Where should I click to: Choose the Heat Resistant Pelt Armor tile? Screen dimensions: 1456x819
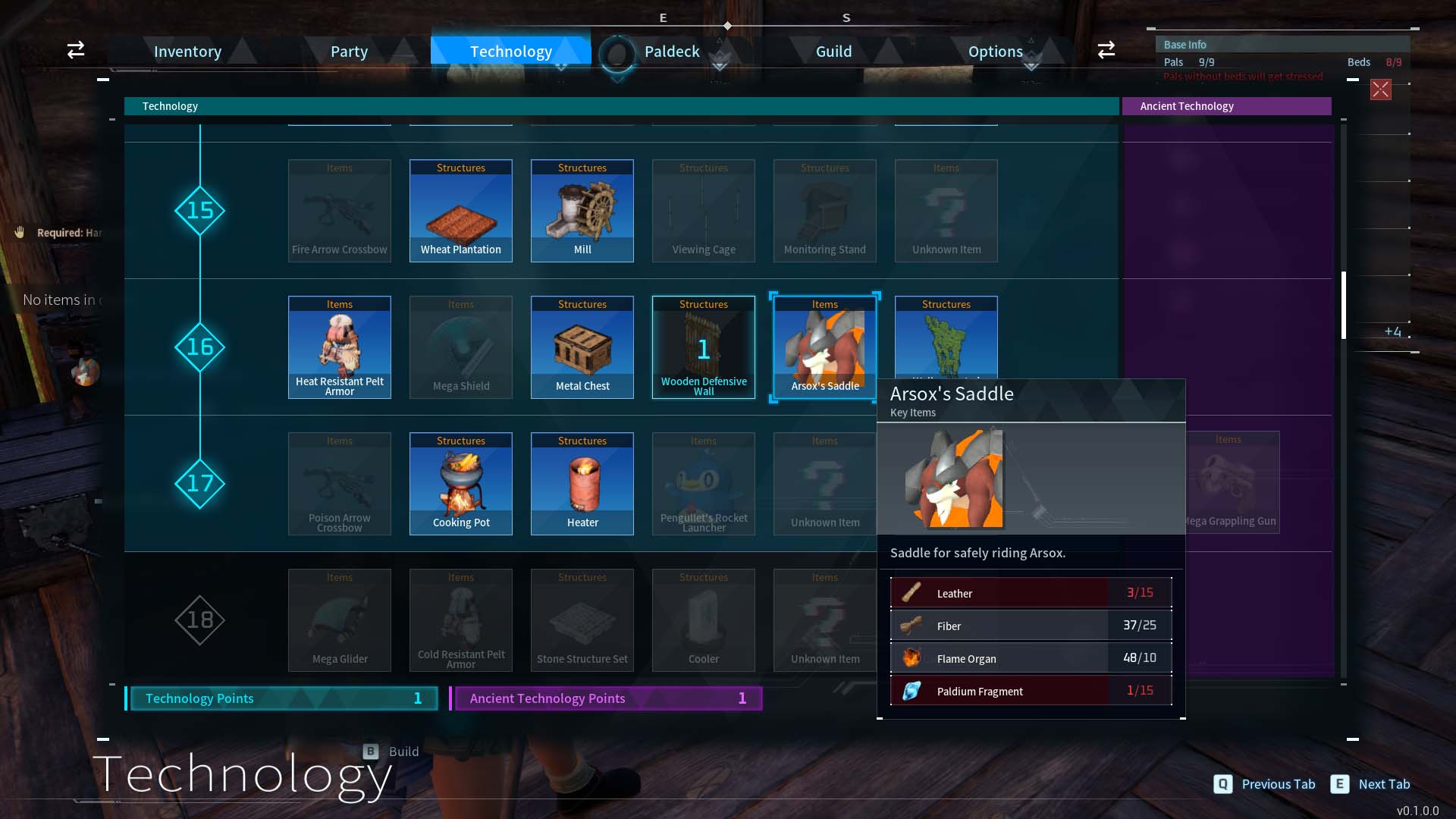pos(340,347)
